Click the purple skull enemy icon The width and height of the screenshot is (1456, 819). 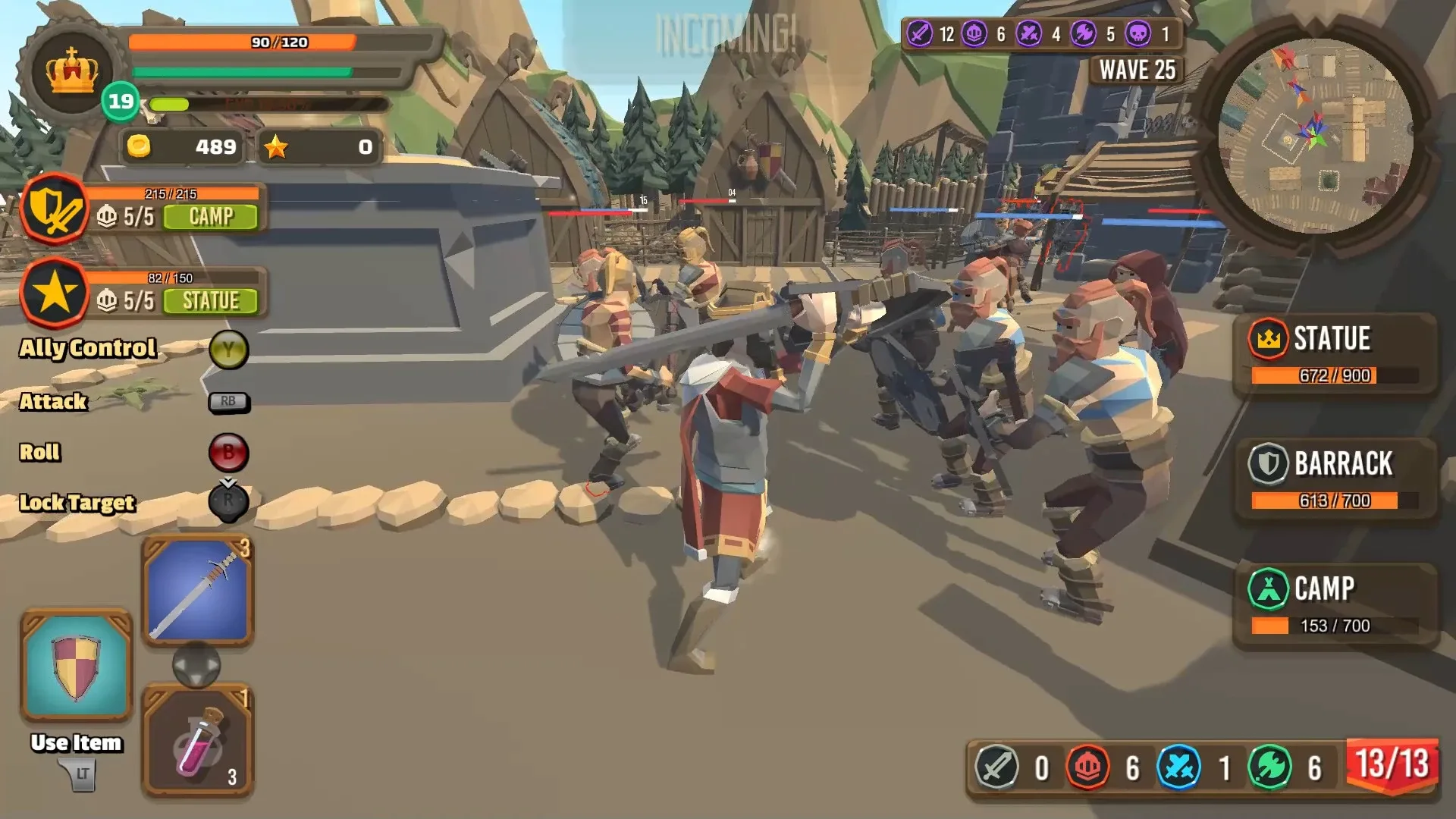click(x=1139, y=33)
